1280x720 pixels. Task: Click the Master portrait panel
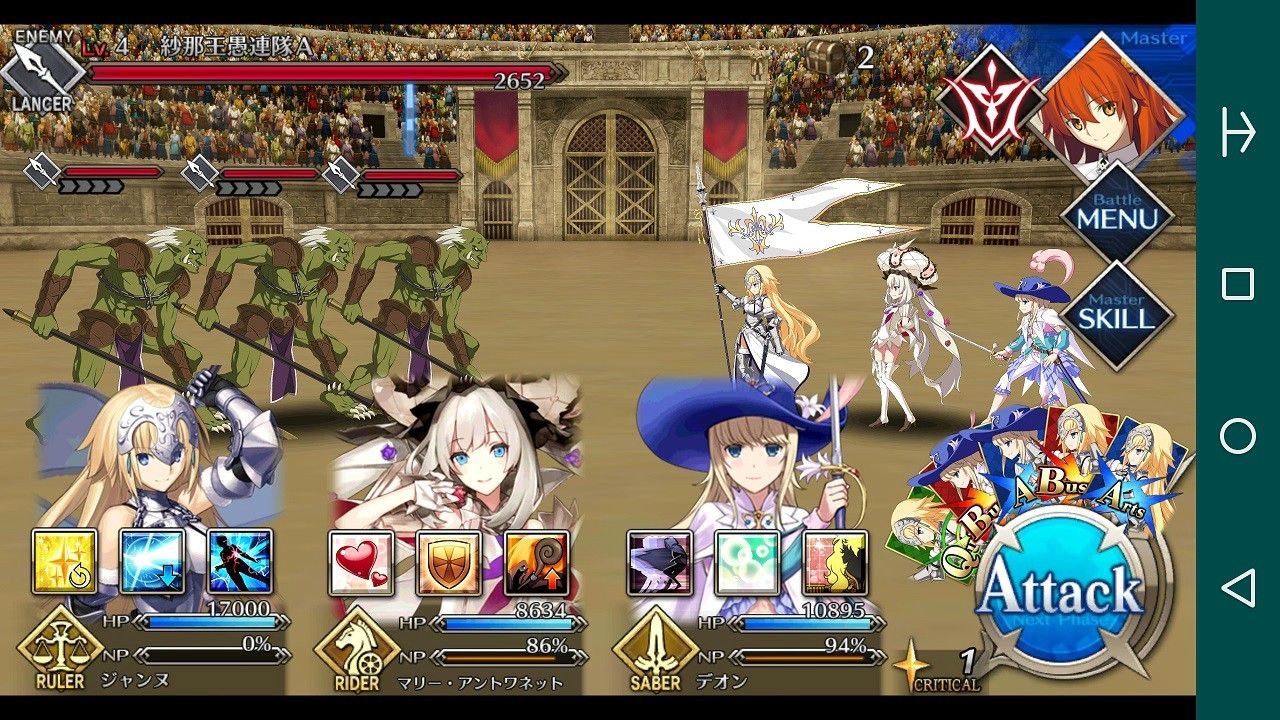(1110, 105)
